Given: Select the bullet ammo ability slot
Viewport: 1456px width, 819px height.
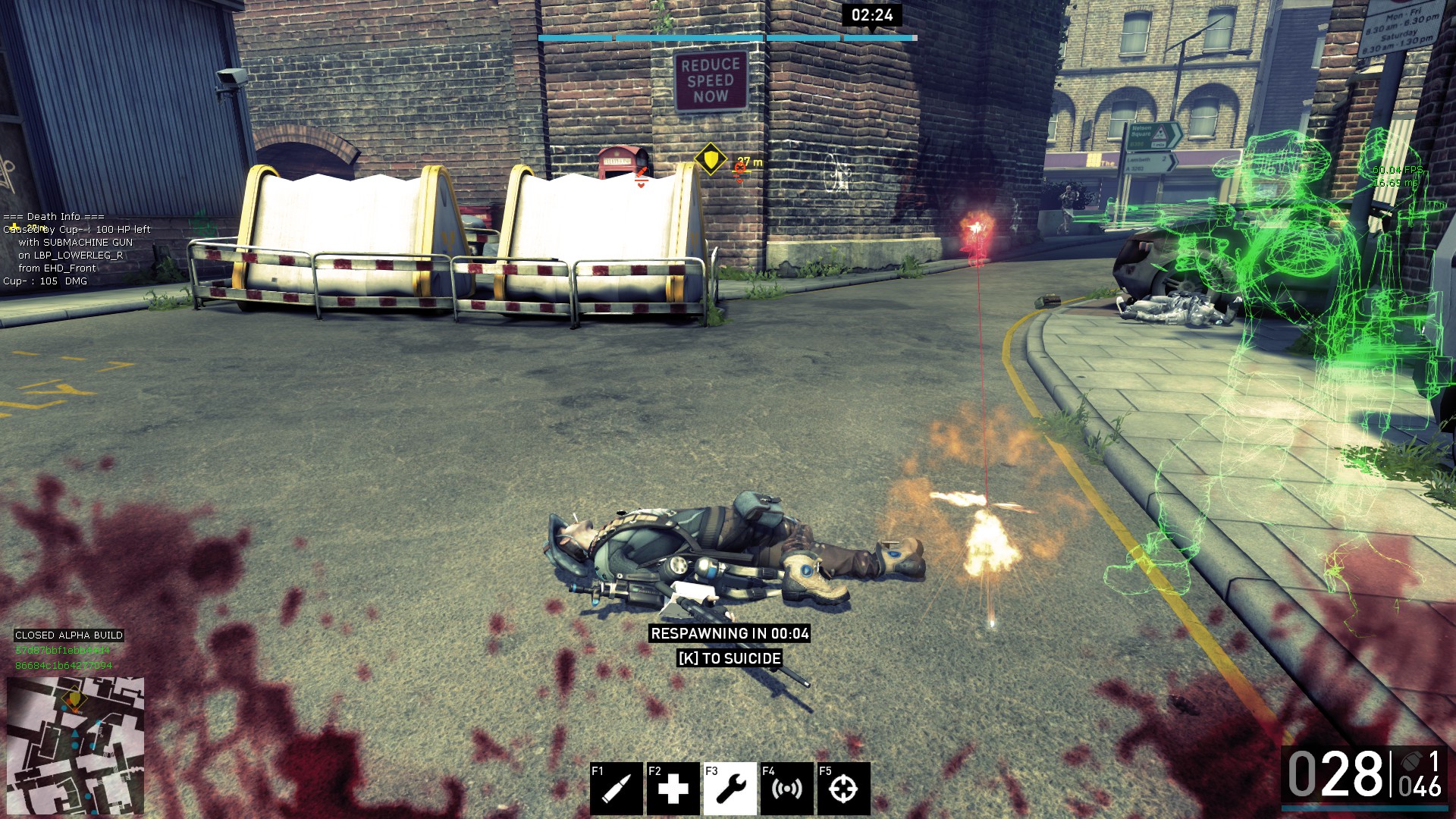Looking at the screenshot, I should coord(617,789).
